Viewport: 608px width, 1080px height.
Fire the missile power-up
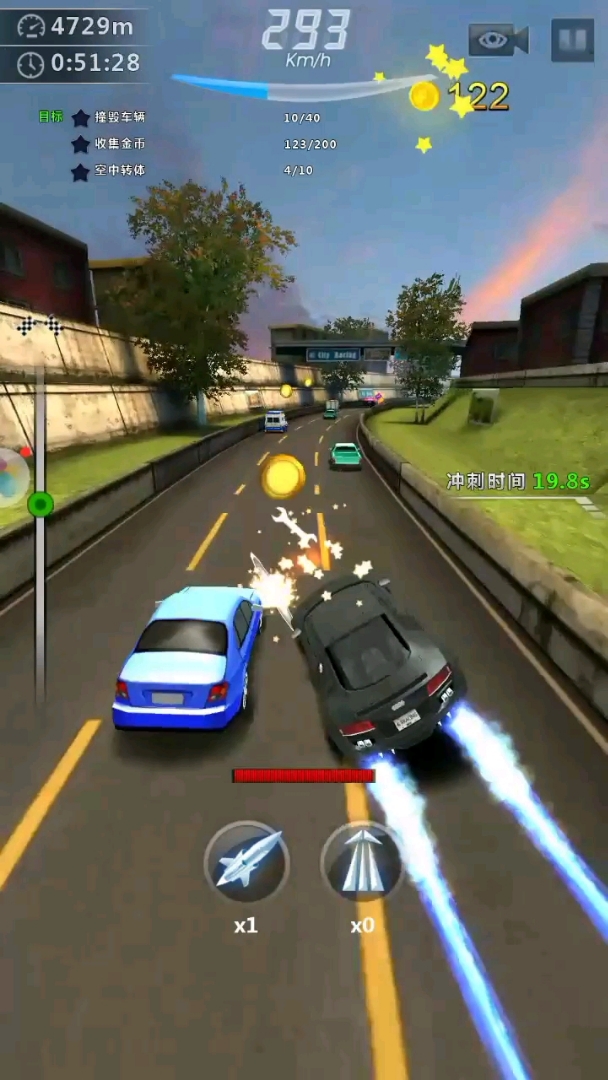pos(246,863)
